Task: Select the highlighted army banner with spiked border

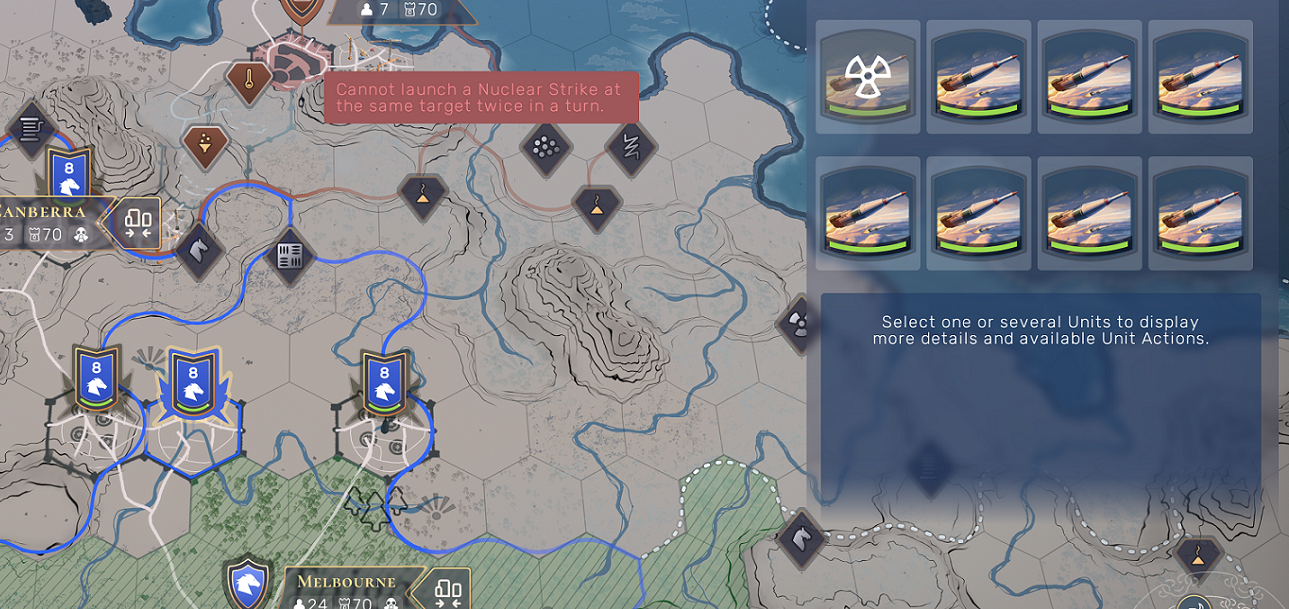Action: tap(191, 384)
